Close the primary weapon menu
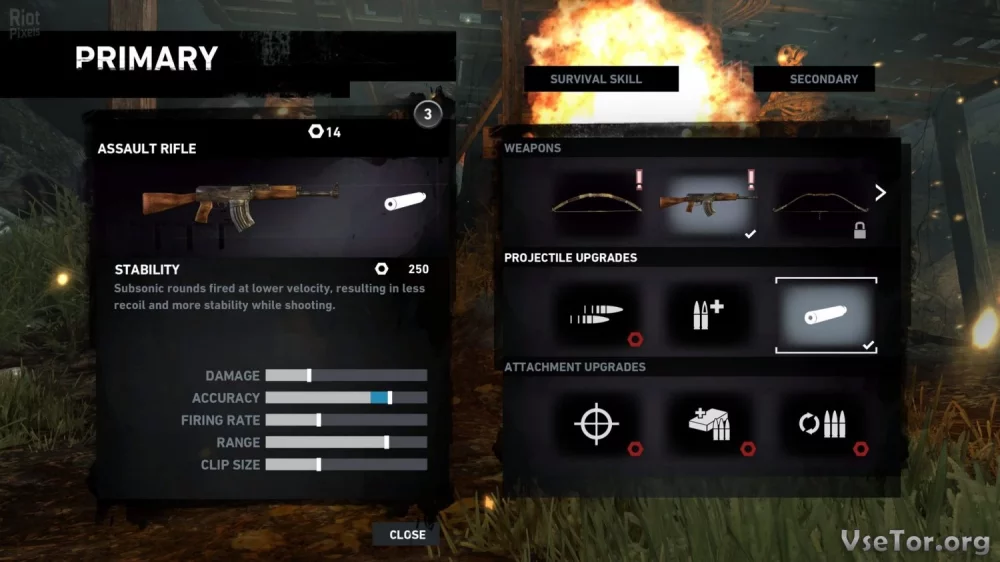Screen dimensions: 1000x562 point(407,535)
